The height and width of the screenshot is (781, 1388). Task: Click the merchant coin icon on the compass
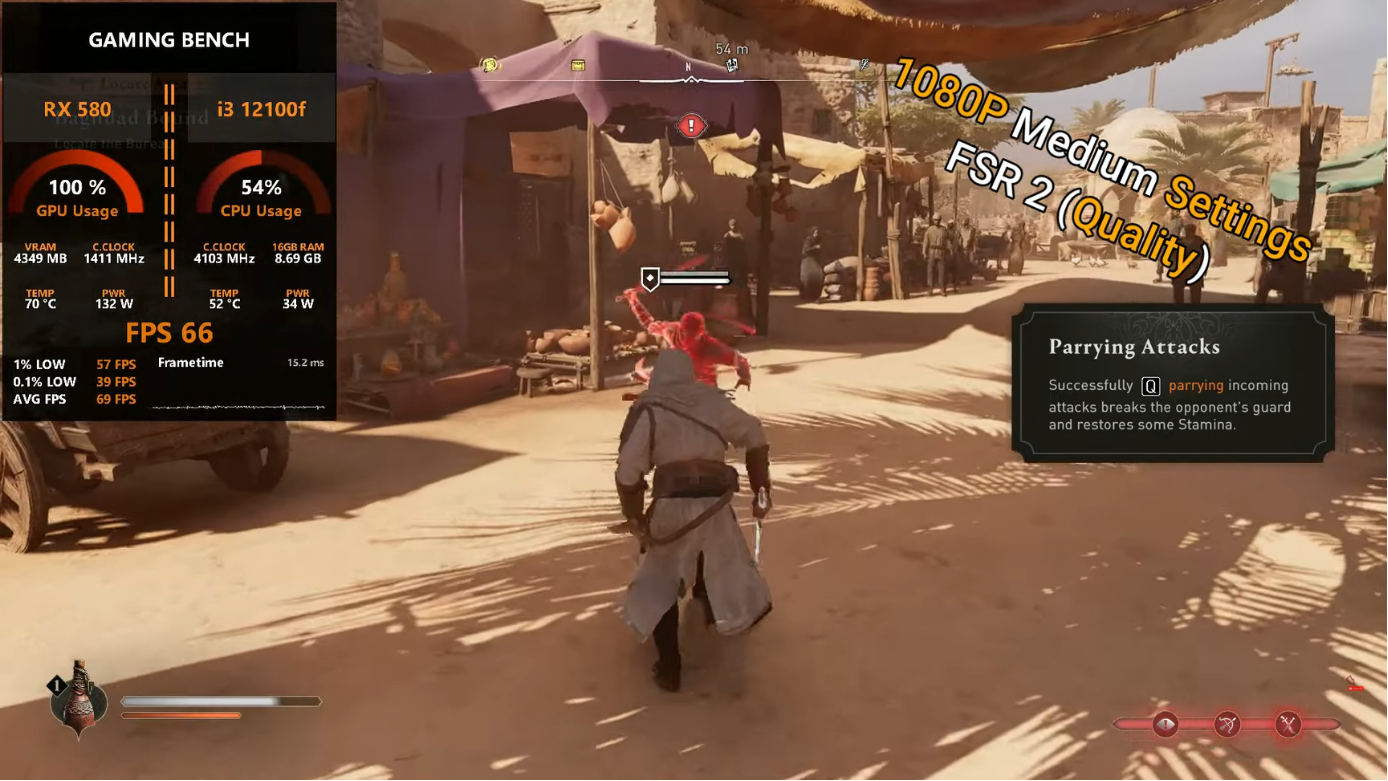[x=489, y=64]
